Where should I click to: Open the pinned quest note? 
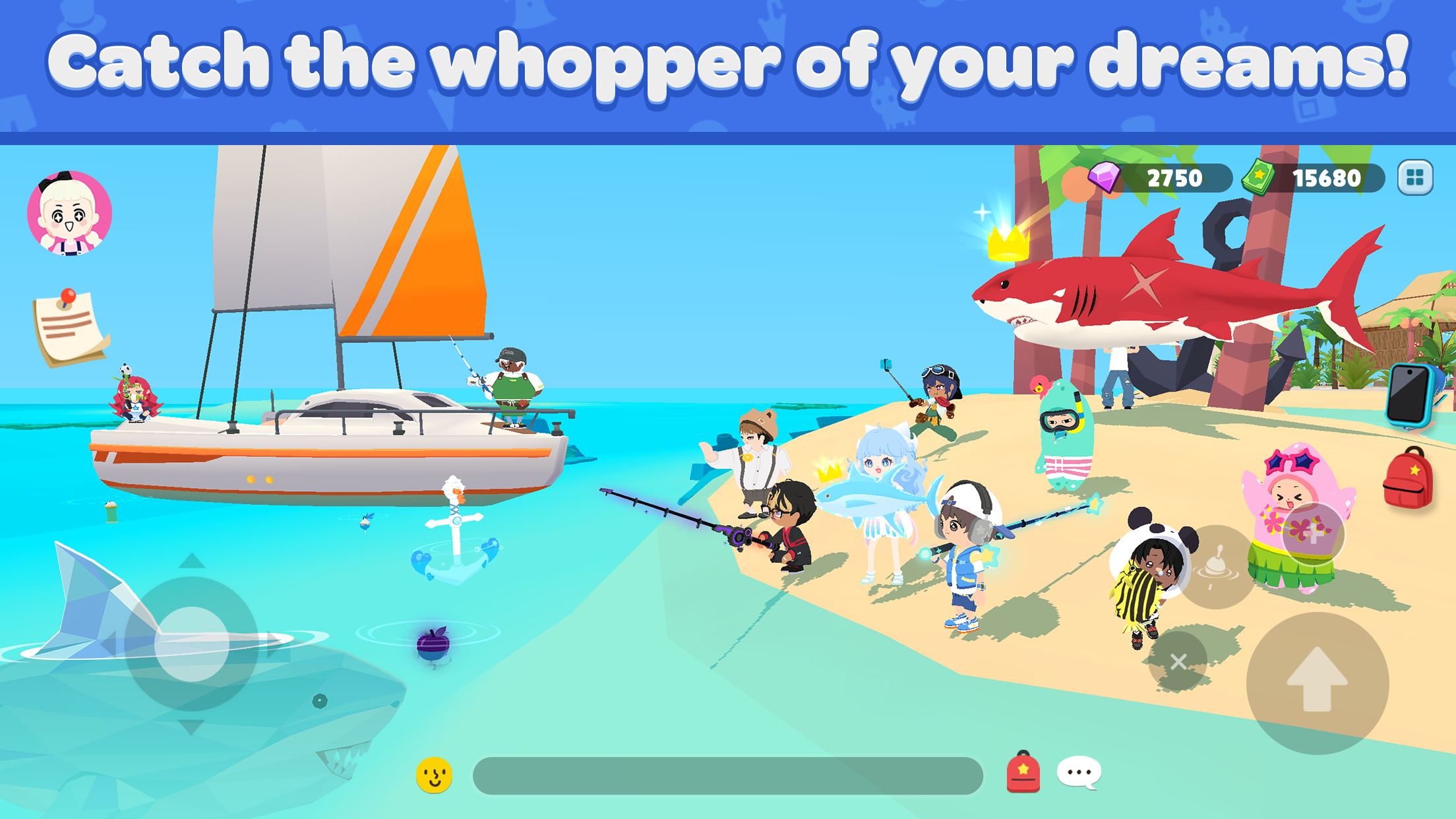(x=66, y=323)
